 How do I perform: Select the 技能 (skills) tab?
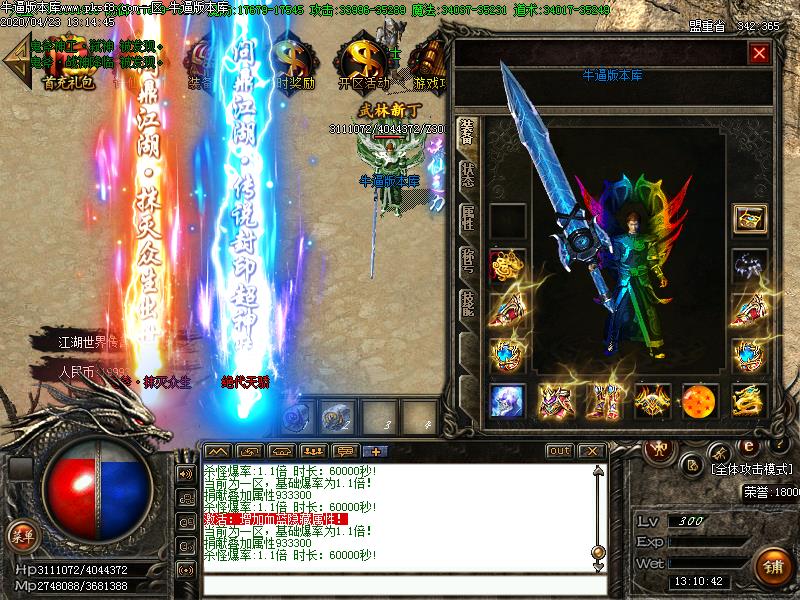pyautogui.click(x=466, y=304)
